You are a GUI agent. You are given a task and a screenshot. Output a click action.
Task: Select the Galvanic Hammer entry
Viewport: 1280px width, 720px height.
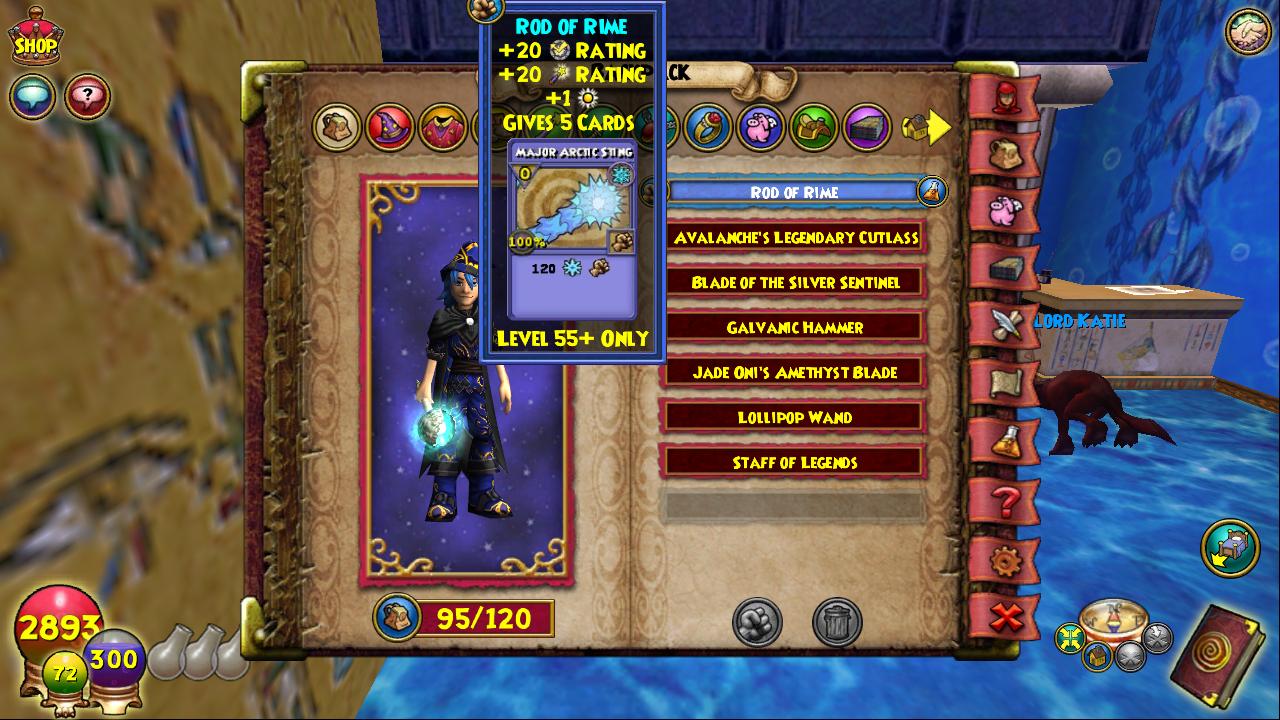pyautogui.click(x=794, y=328)
